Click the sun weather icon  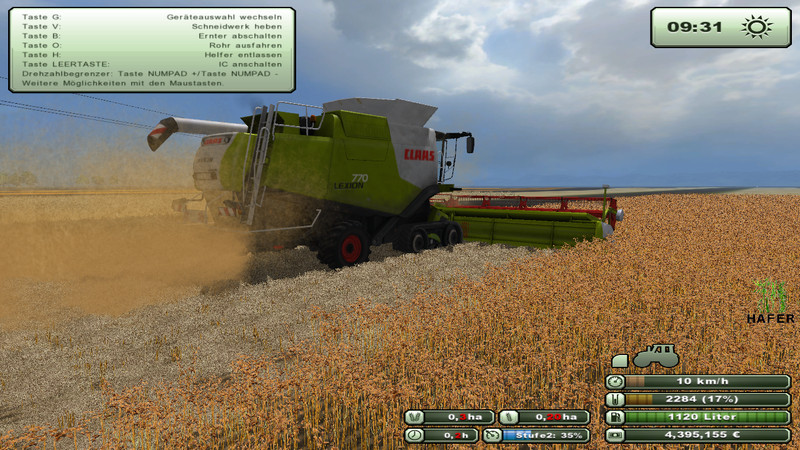pos(752,27)
